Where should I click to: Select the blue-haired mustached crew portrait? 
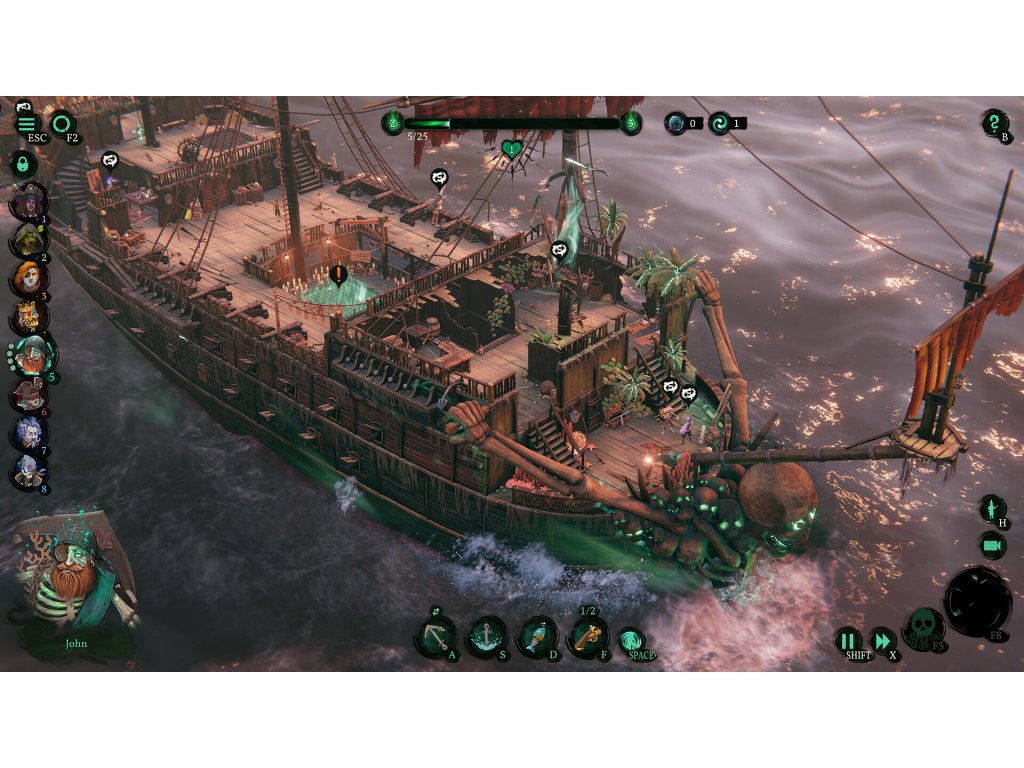[27, 432]
